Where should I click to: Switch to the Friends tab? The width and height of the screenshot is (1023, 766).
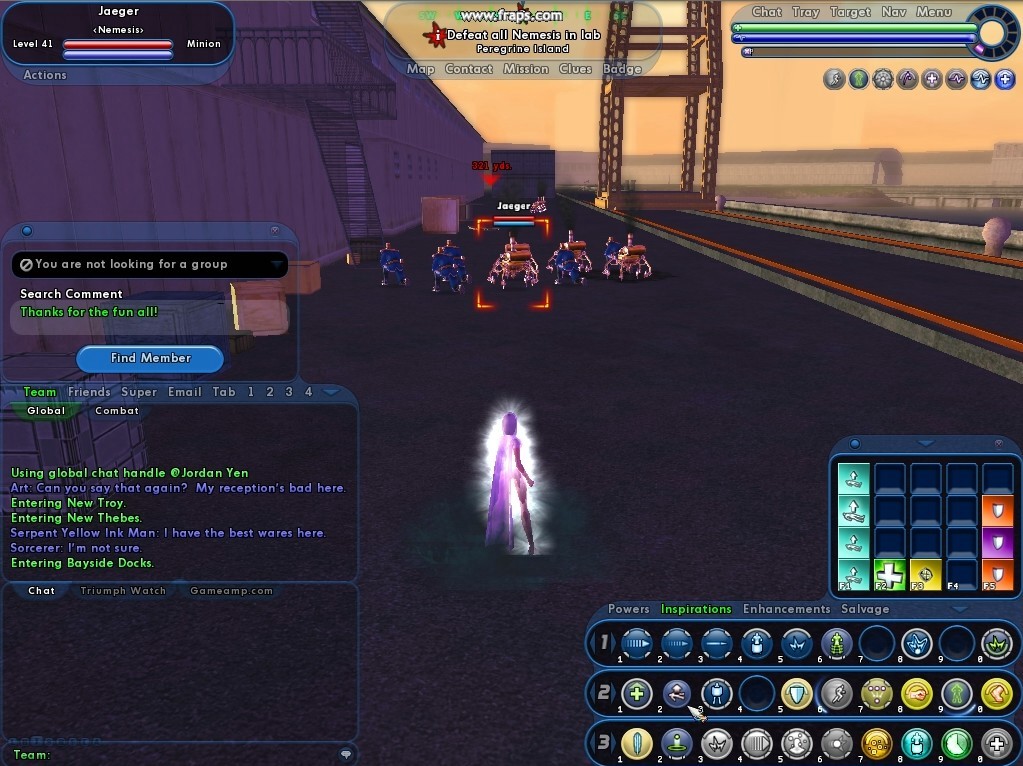[x=89, y=392]
